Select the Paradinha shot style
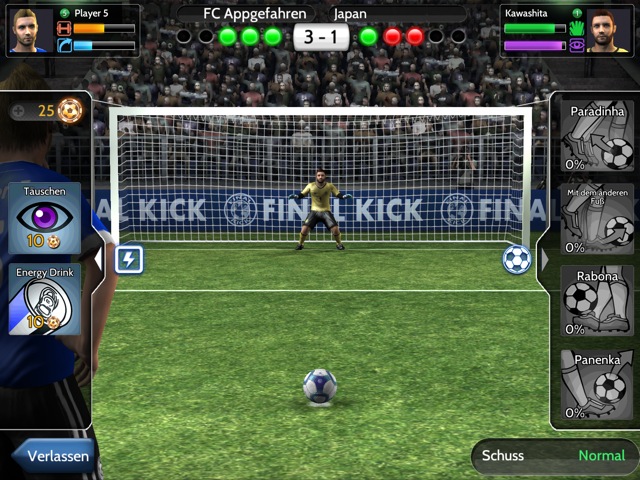640x480 pixels. tap(597, 136)
